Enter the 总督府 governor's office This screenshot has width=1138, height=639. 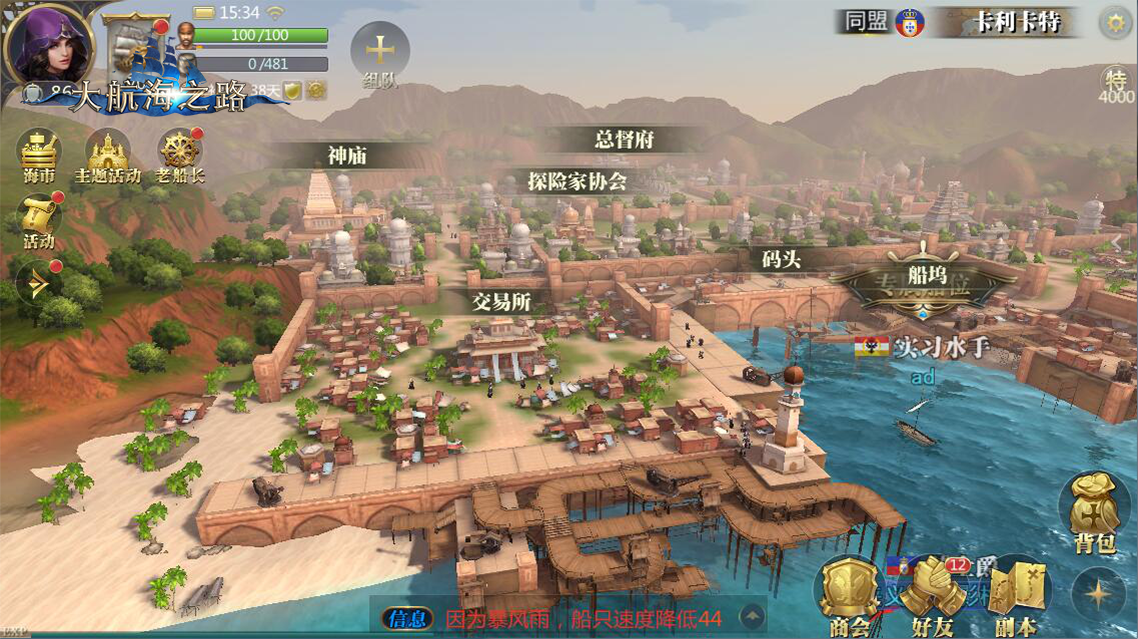pos(624,140)
